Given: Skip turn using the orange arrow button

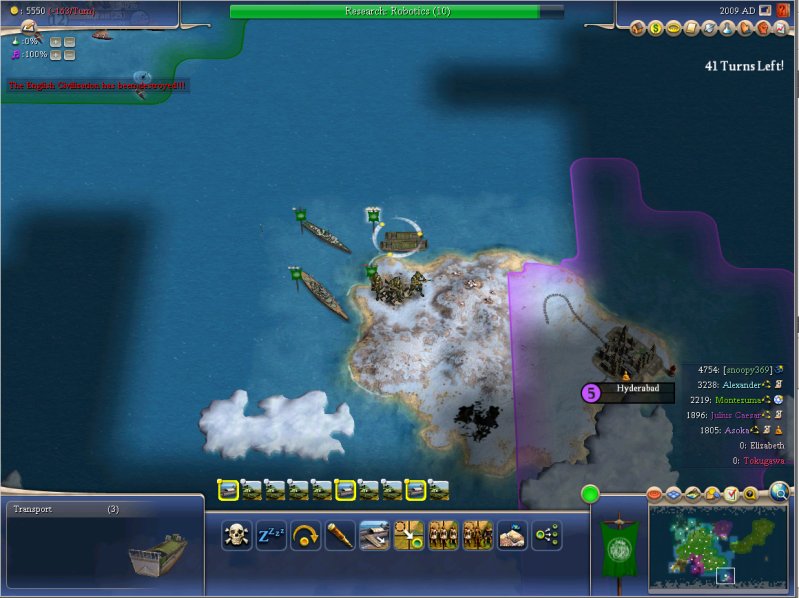Looking at the screenshot, I should click(x=304, y=535).
